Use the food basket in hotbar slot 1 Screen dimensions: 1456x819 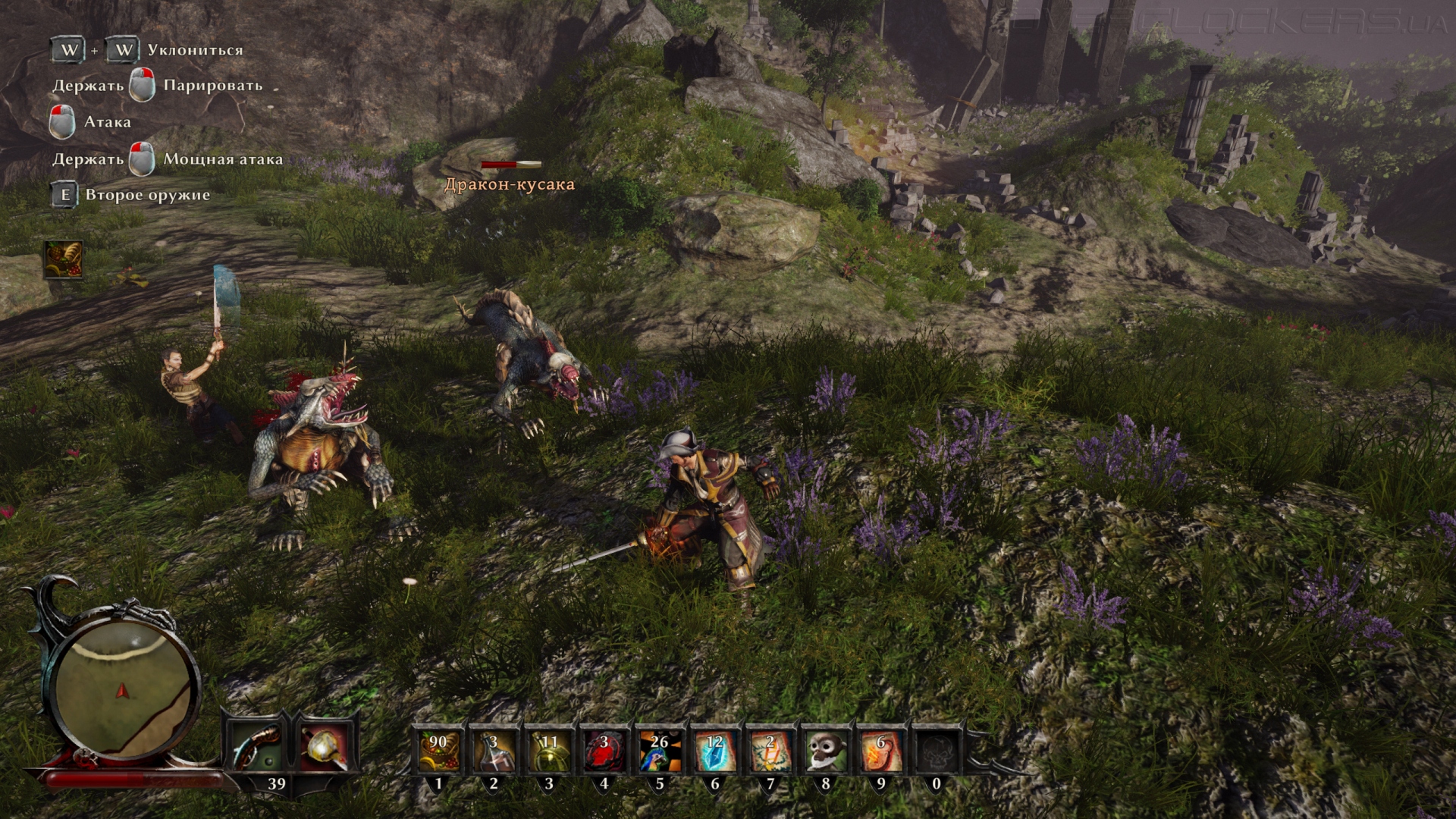point(438,751)
